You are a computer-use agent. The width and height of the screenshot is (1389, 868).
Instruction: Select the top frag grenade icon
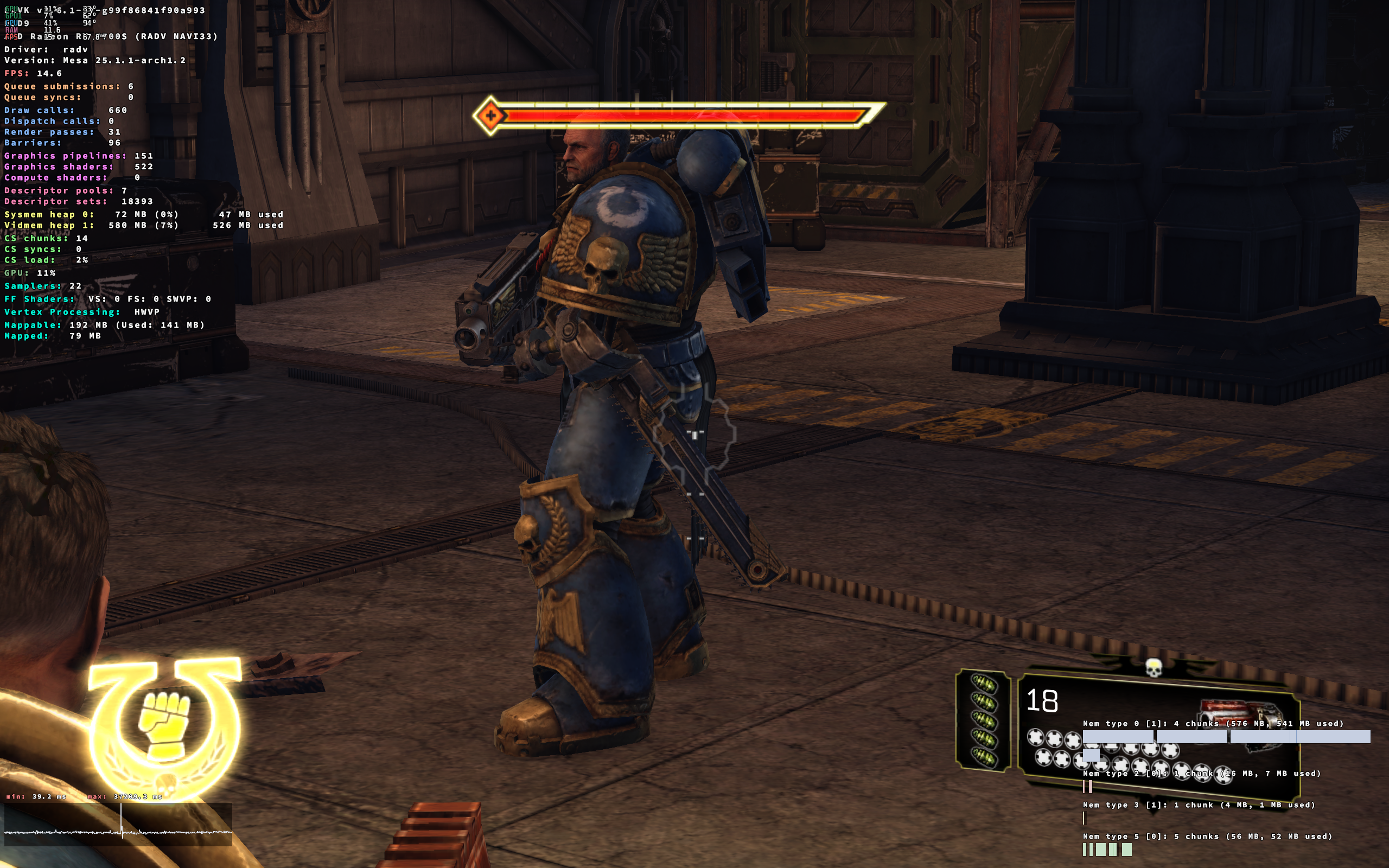point(985,684)
